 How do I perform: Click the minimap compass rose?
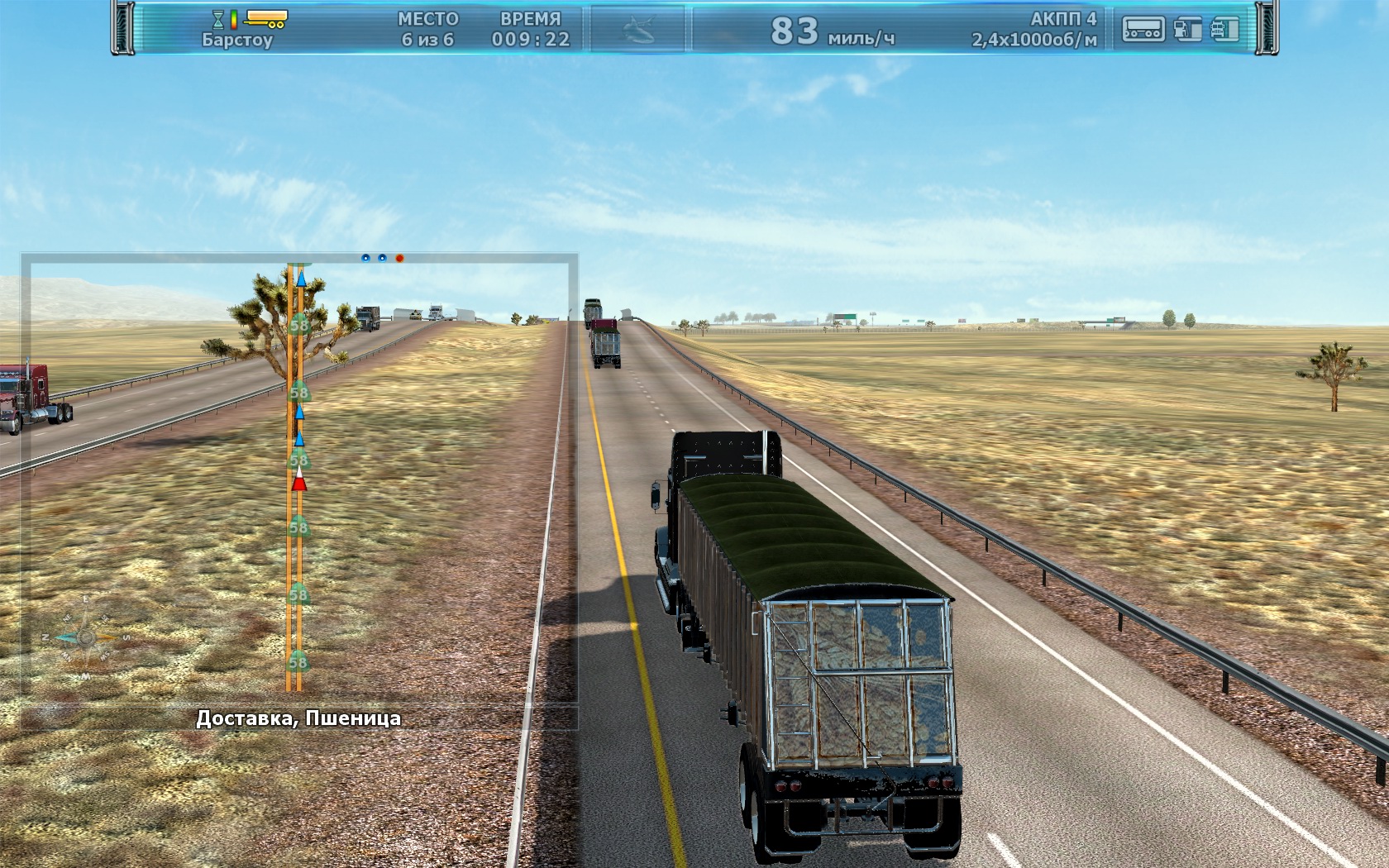(85, 637)
